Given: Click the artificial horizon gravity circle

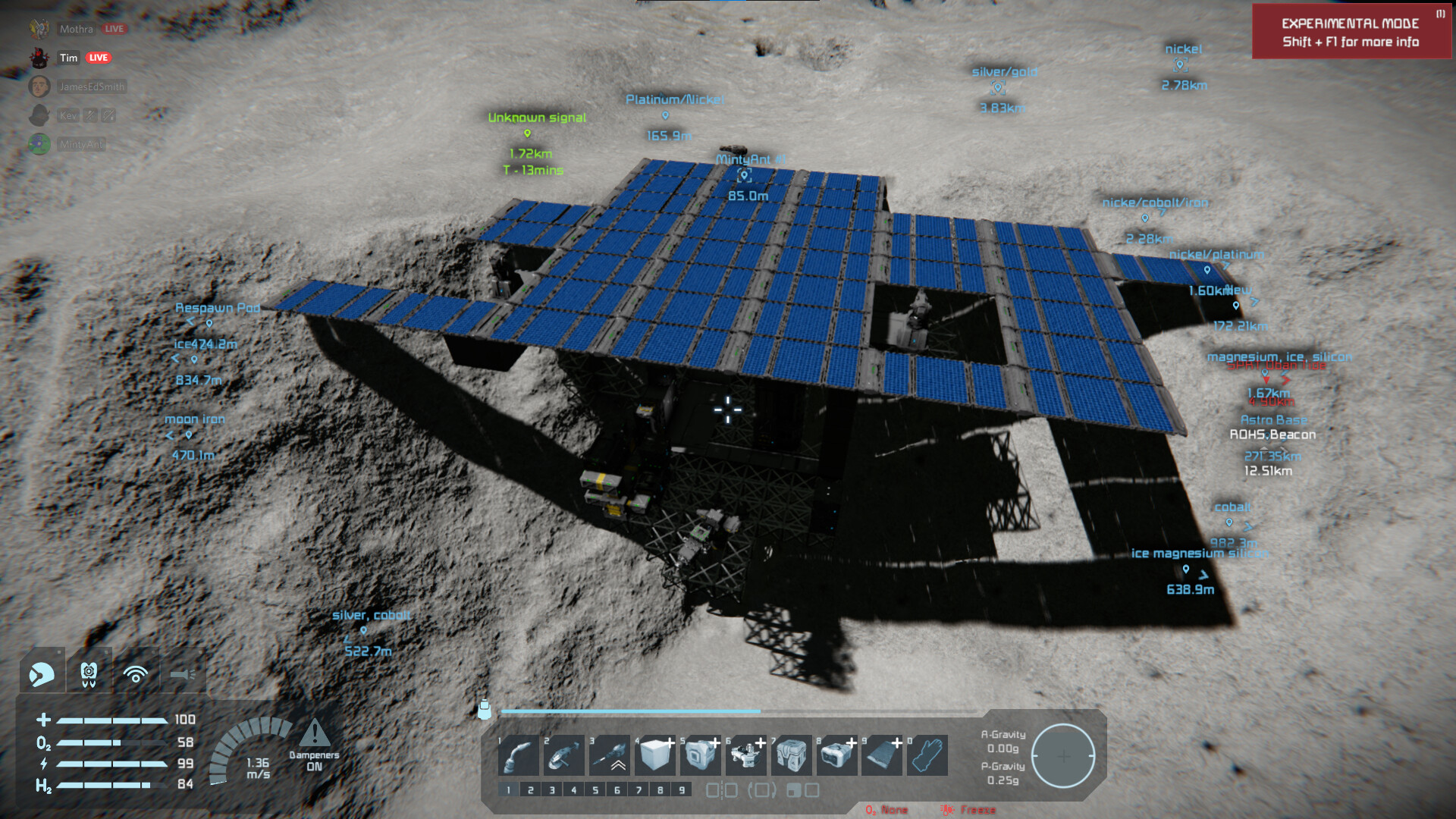Looking at the screenshot, I should coord(1063,755).
